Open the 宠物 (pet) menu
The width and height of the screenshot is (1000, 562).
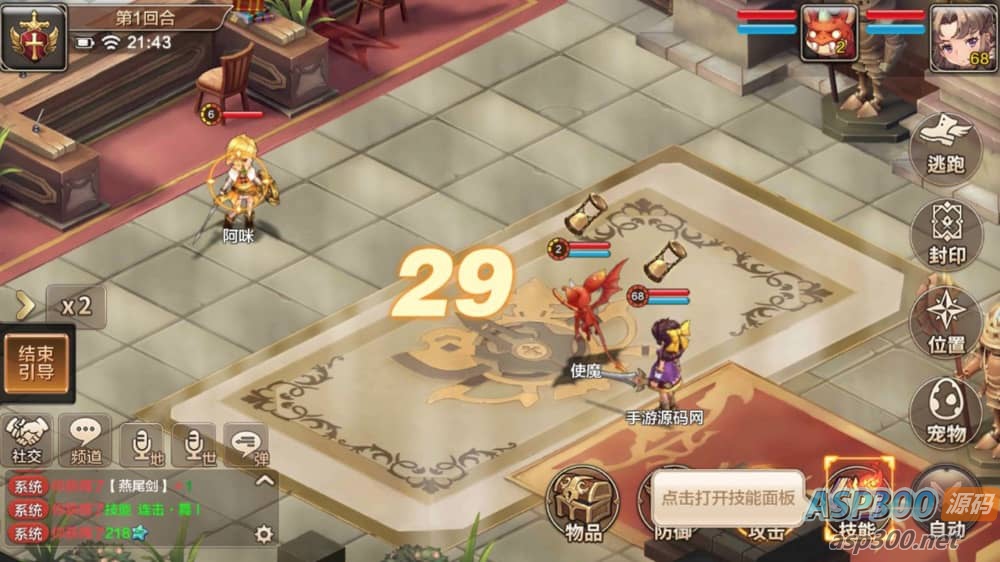(x=945, y=412)
